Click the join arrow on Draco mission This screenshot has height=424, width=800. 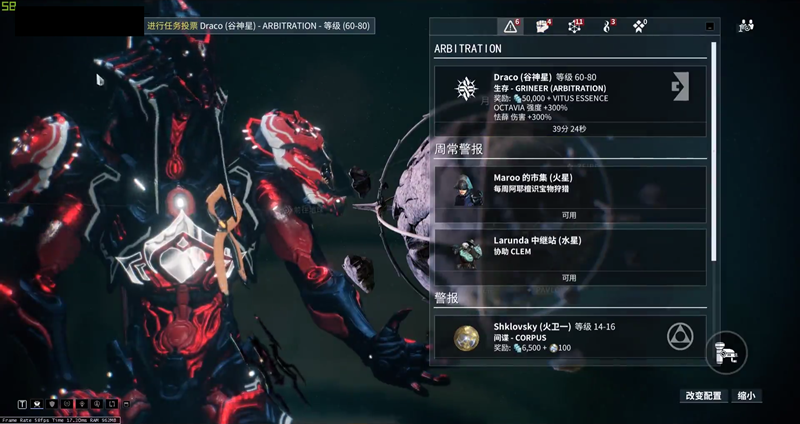681,87
